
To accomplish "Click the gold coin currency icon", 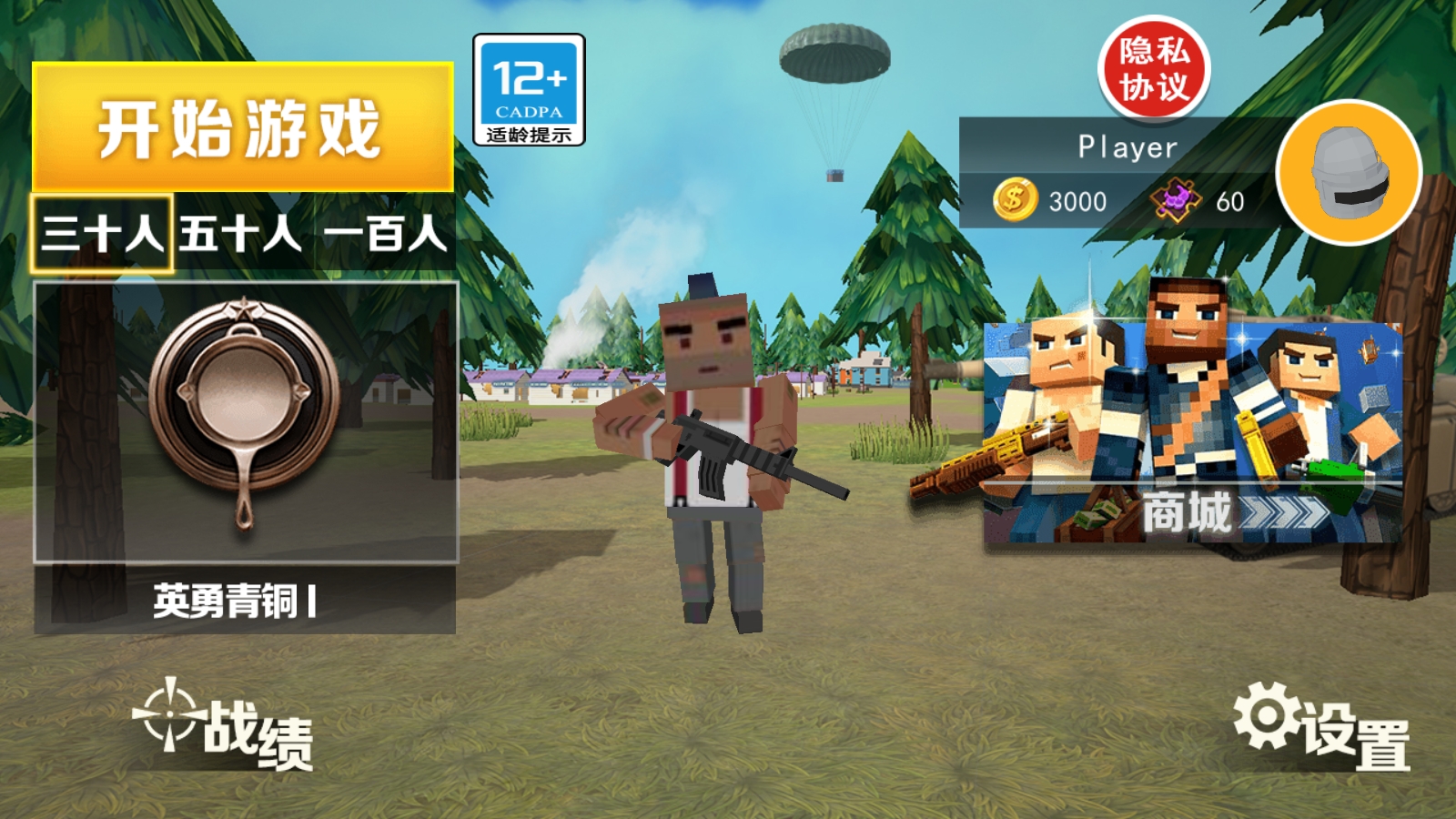I will click(x=1013, y=200).
